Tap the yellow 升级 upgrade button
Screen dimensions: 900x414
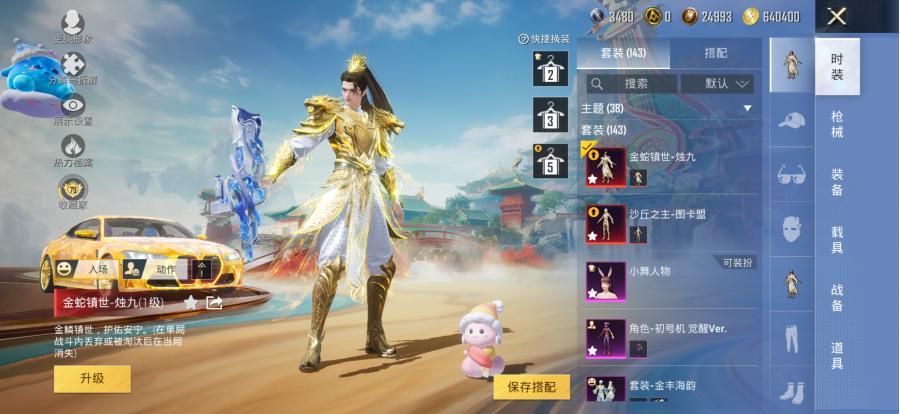tap(92, 378)
